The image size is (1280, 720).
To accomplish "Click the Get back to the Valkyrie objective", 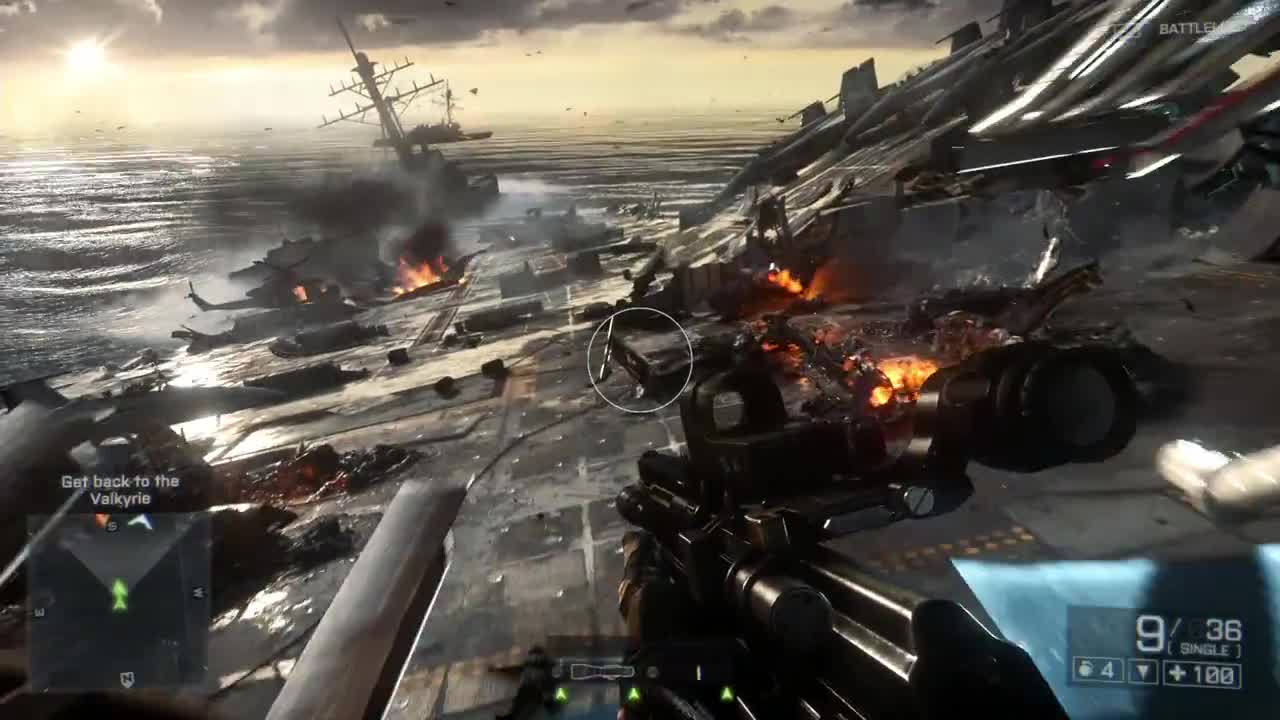I will point(120,490).
